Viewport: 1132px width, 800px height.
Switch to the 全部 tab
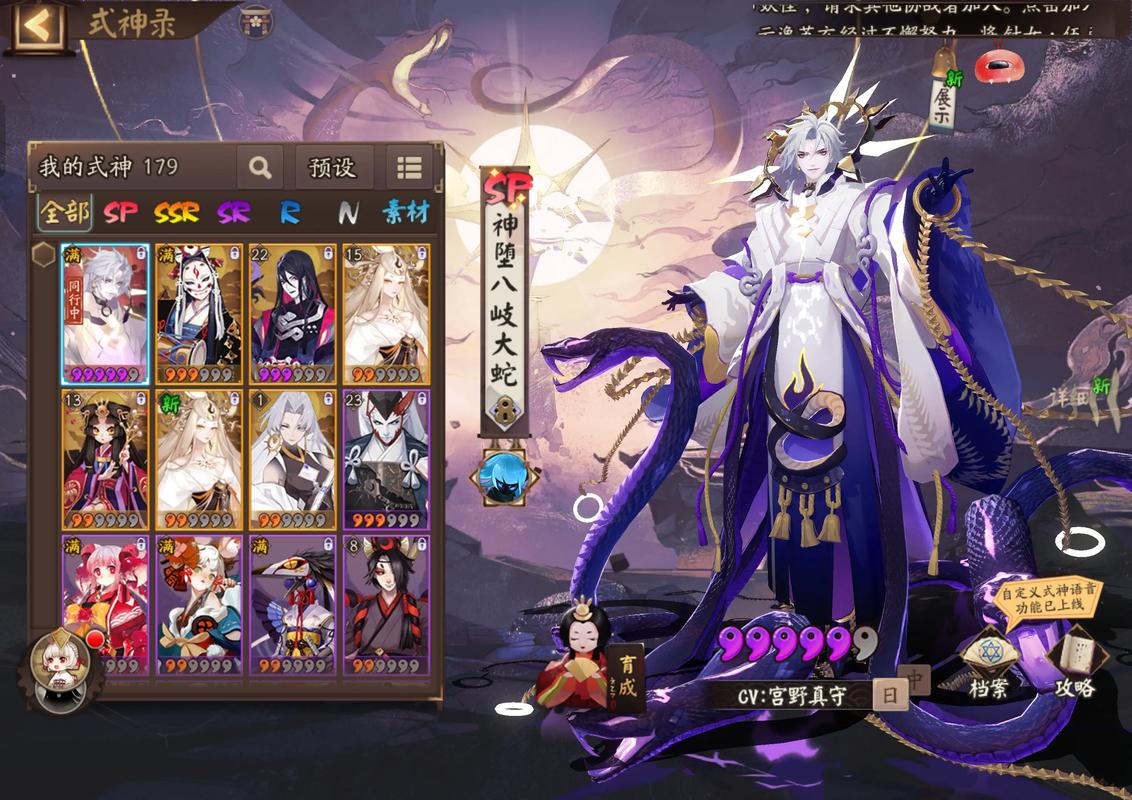coord(64,212)
